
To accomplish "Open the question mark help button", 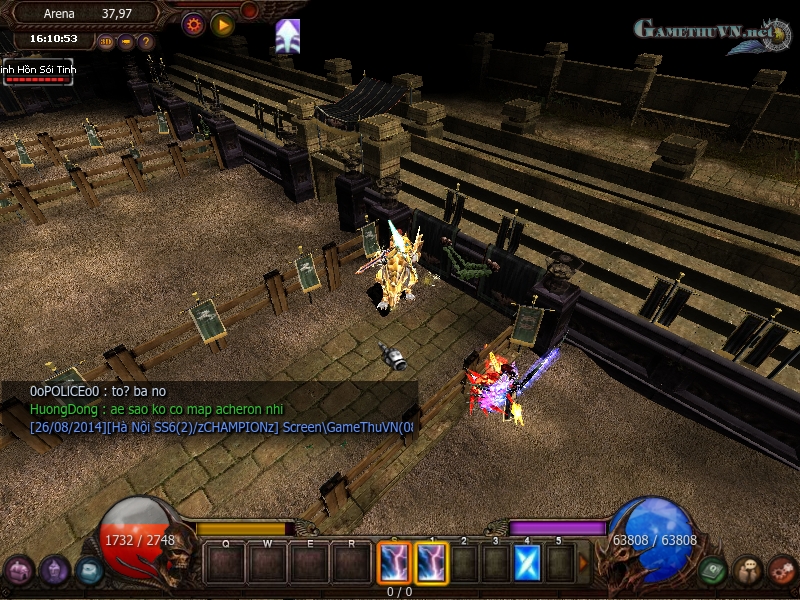I will click(x=146, y=42).
